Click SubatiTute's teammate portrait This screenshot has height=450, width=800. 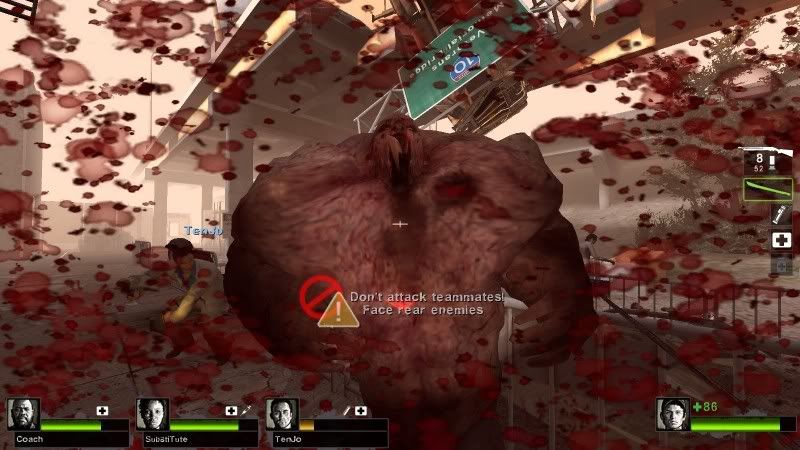152,414
